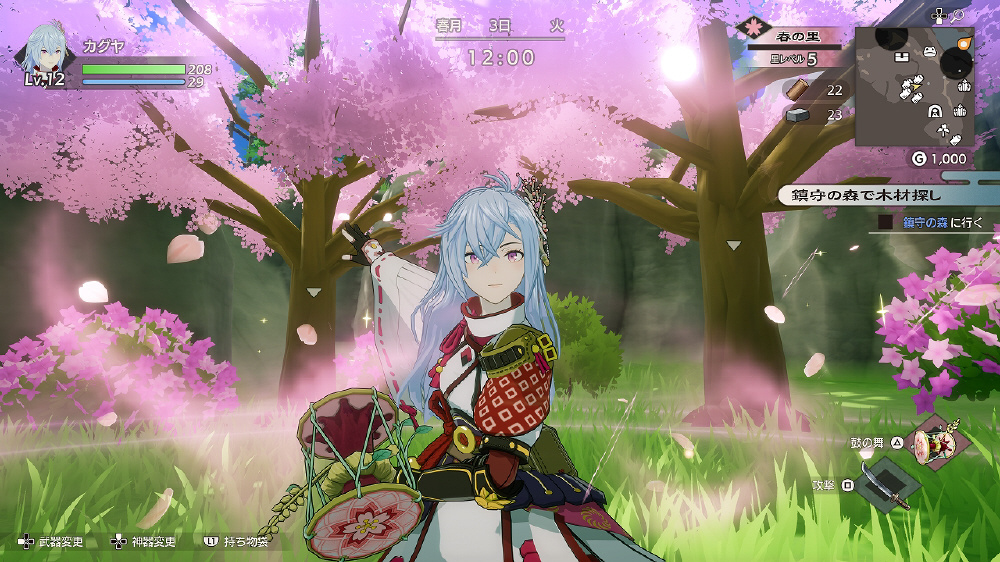Click the wood log resource icon

click(x=797, y=90)
